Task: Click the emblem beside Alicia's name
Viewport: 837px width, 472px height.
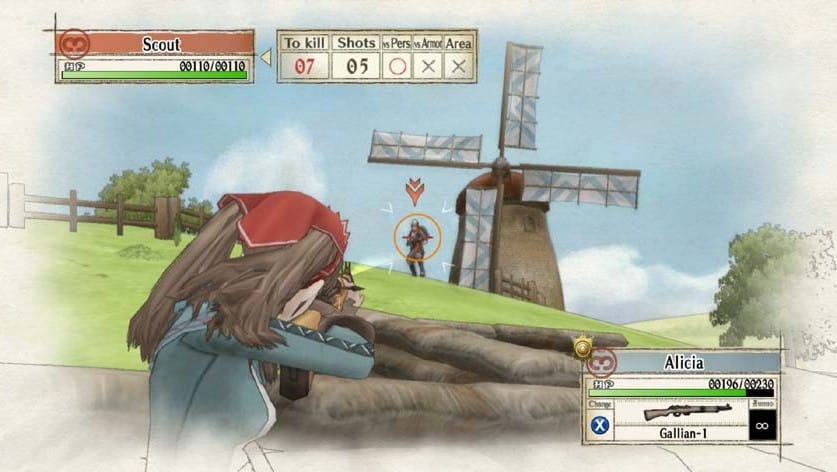Action: click(603, 362)
